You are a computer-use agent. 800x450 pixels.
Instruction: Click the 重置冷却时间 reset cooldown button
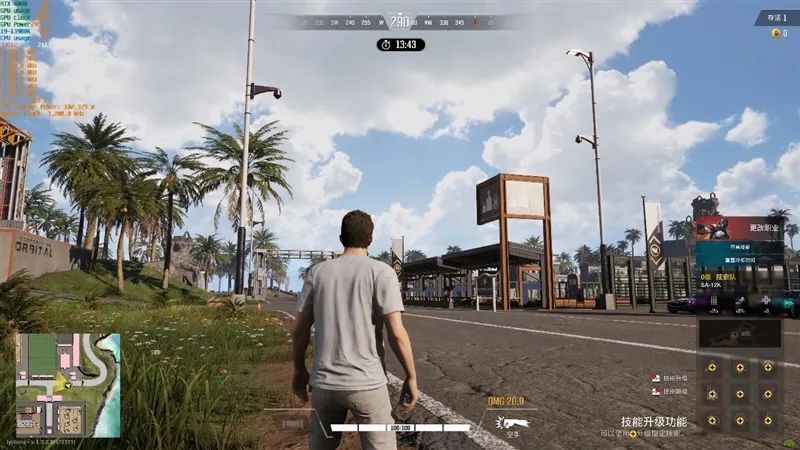point(741,259)
